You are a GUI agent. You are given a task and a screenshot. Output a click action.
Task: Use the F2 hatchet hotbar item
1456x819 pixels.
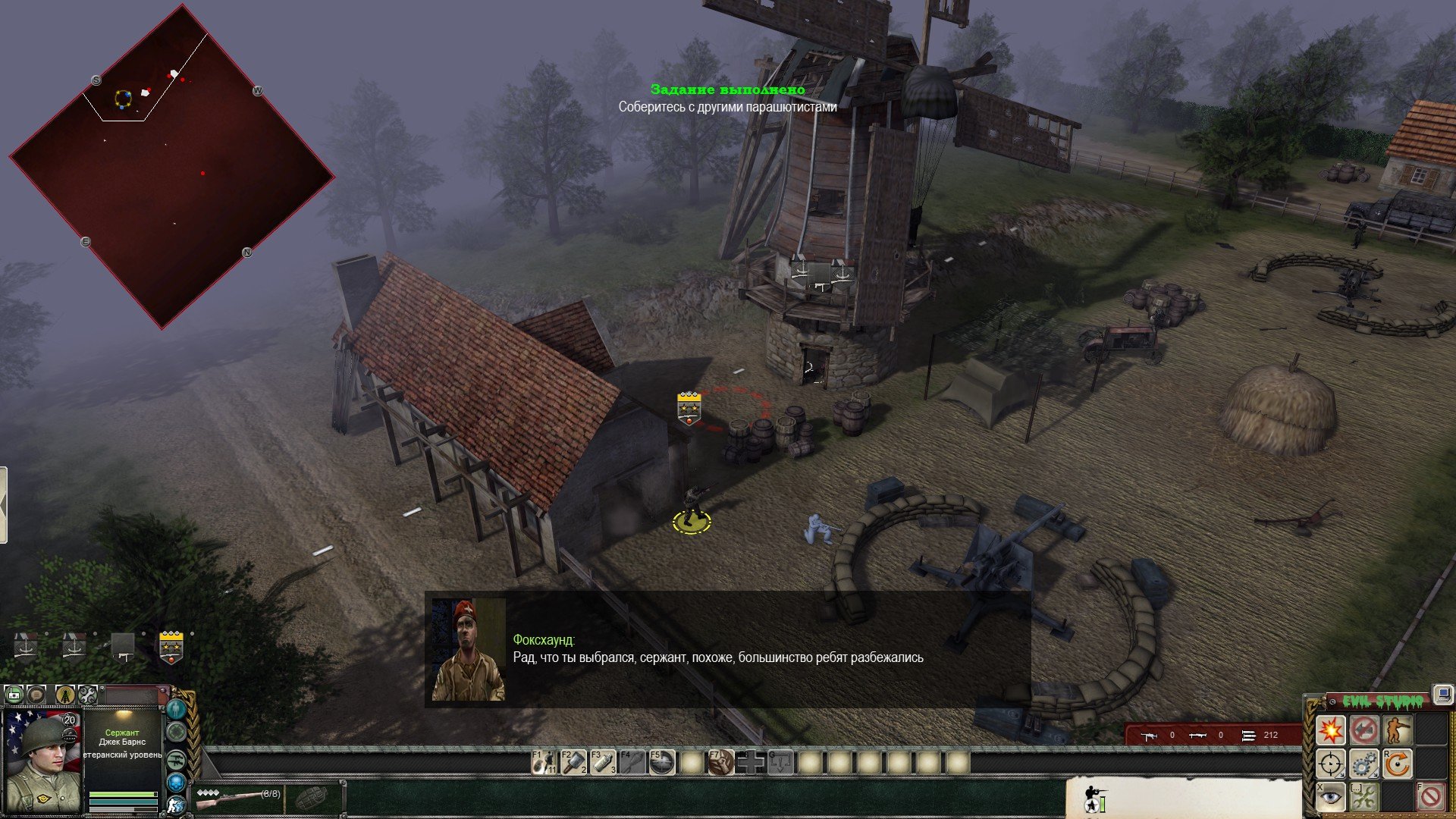[x=574, y=762]
